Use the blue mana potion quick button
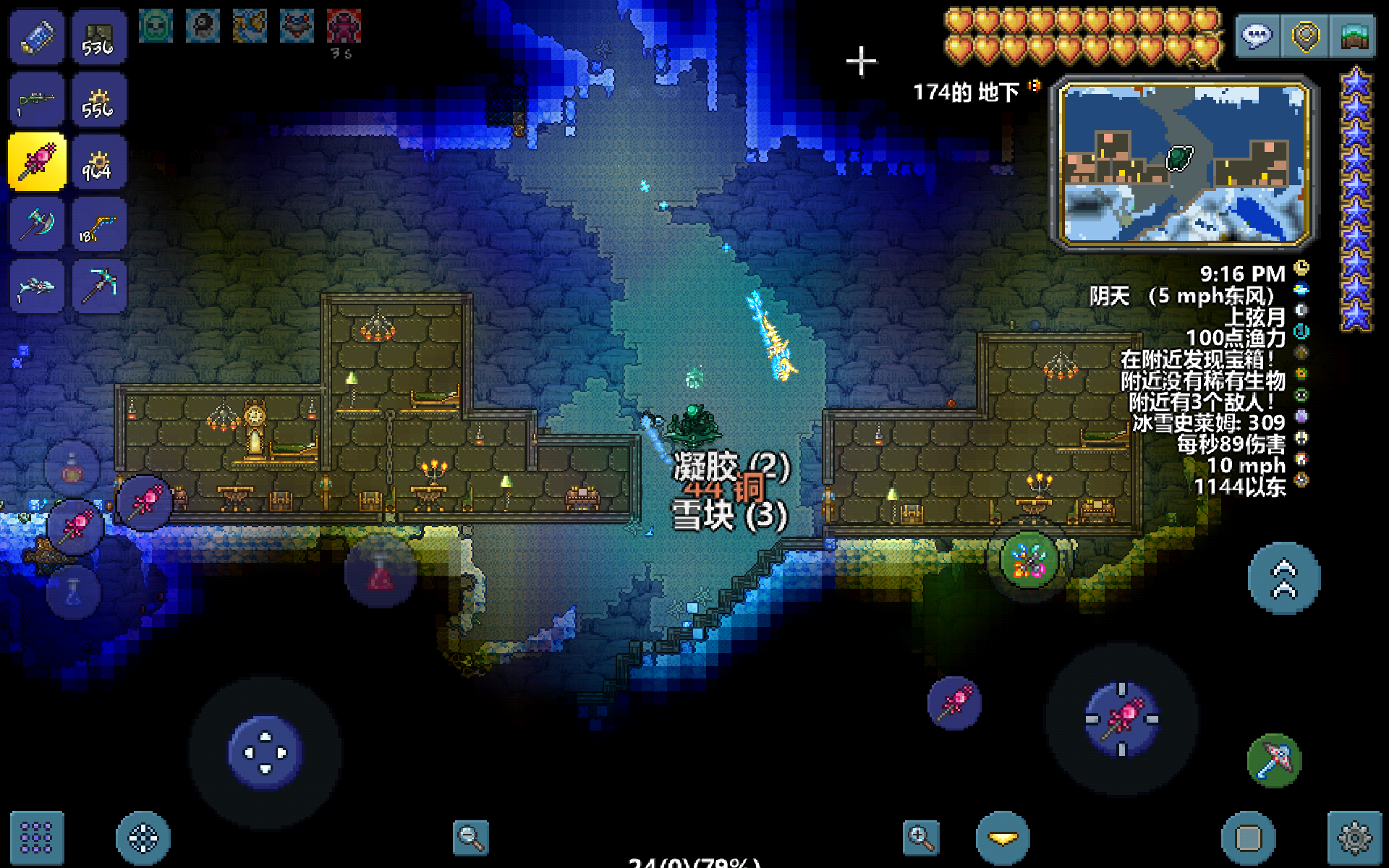Image resolution: width=1389 pixels, height=868 pixels. point(74,592)
